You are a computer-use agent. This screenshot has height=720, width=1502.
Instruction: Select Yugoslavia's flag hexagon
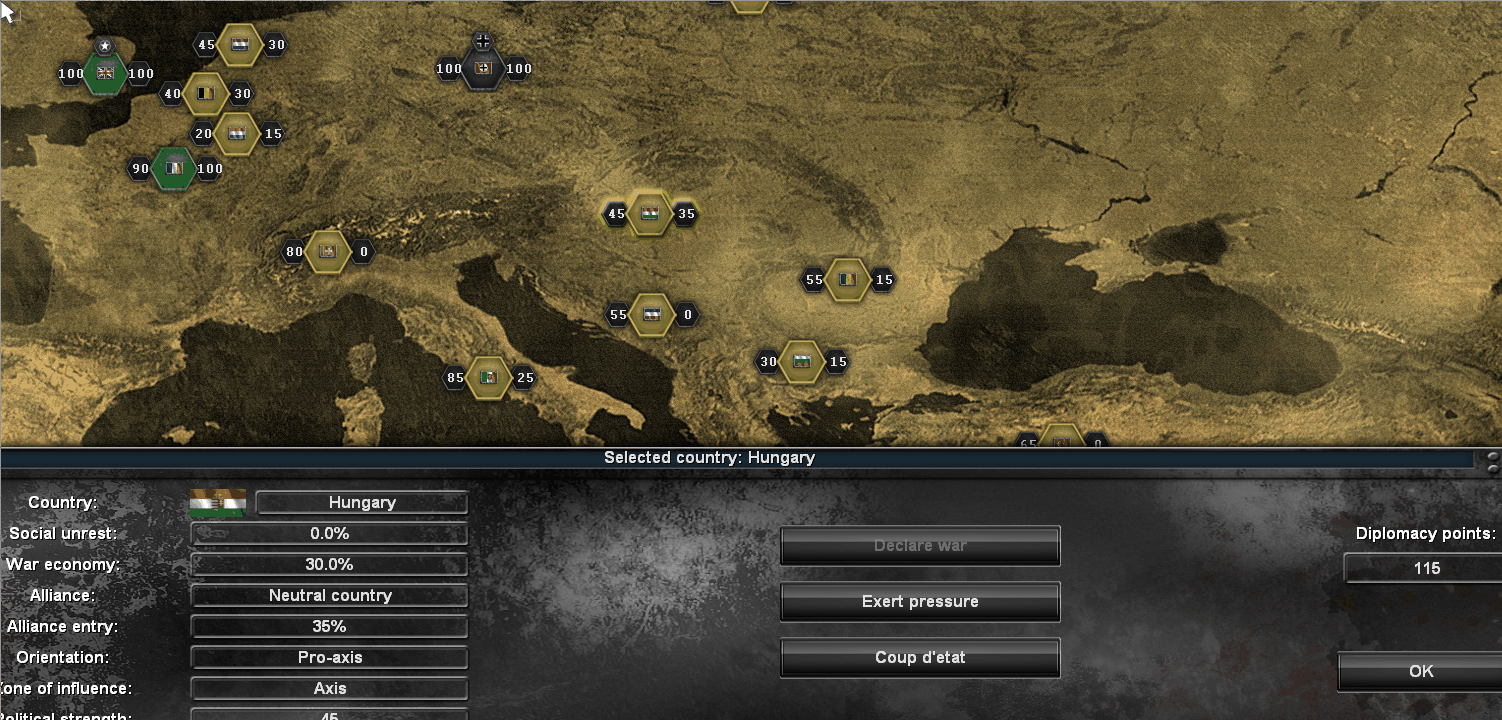[653, 314]
